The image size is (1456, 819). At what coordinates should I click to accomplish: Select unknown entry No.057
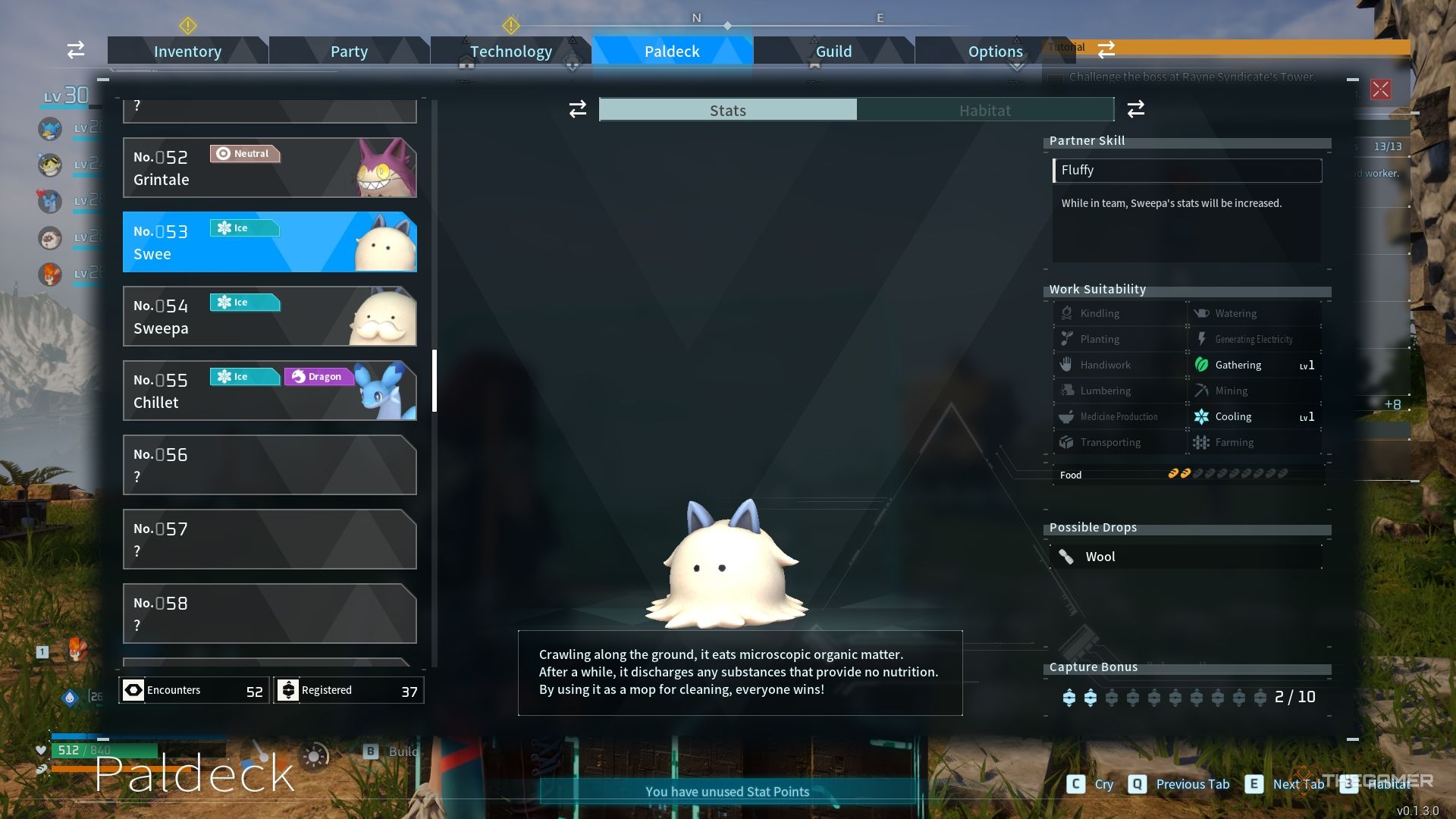269,539
